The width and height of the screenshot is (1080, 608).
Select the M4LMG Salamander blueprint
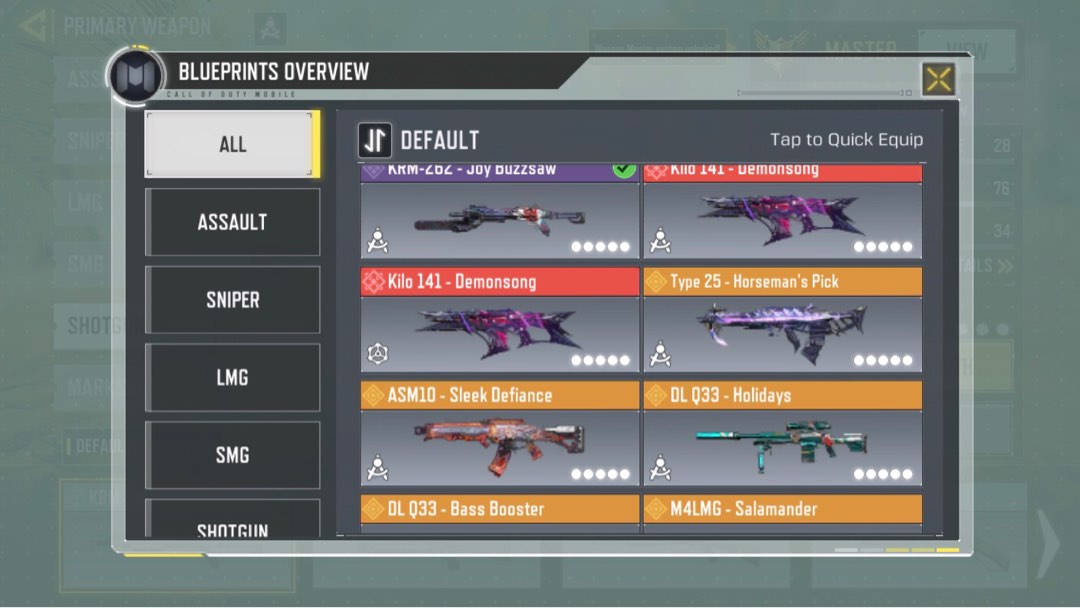(782, 510)
